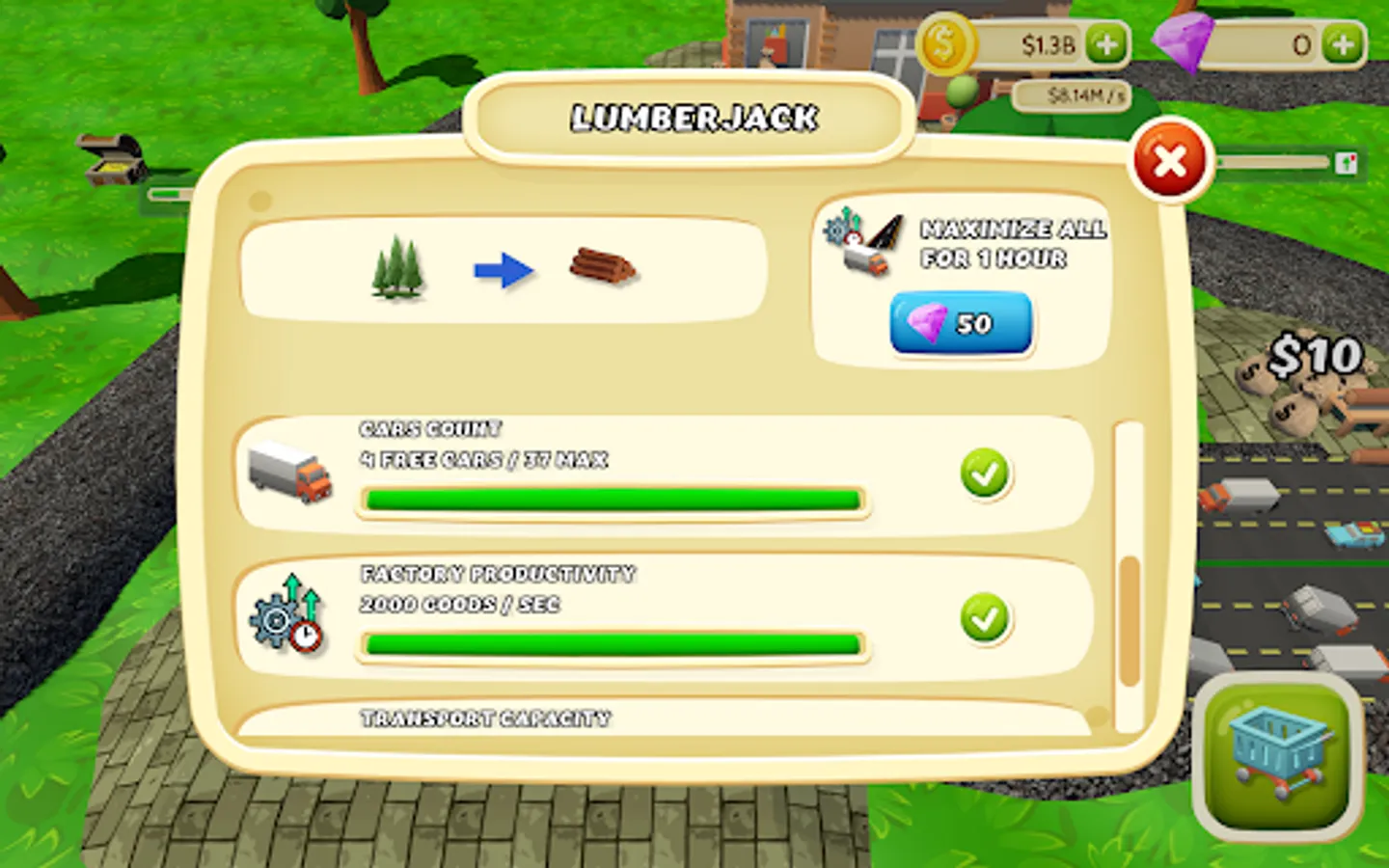Open the Lumberjack title banner
The height and width of the screenshot is (868, 1389).
tap(693, 117)
